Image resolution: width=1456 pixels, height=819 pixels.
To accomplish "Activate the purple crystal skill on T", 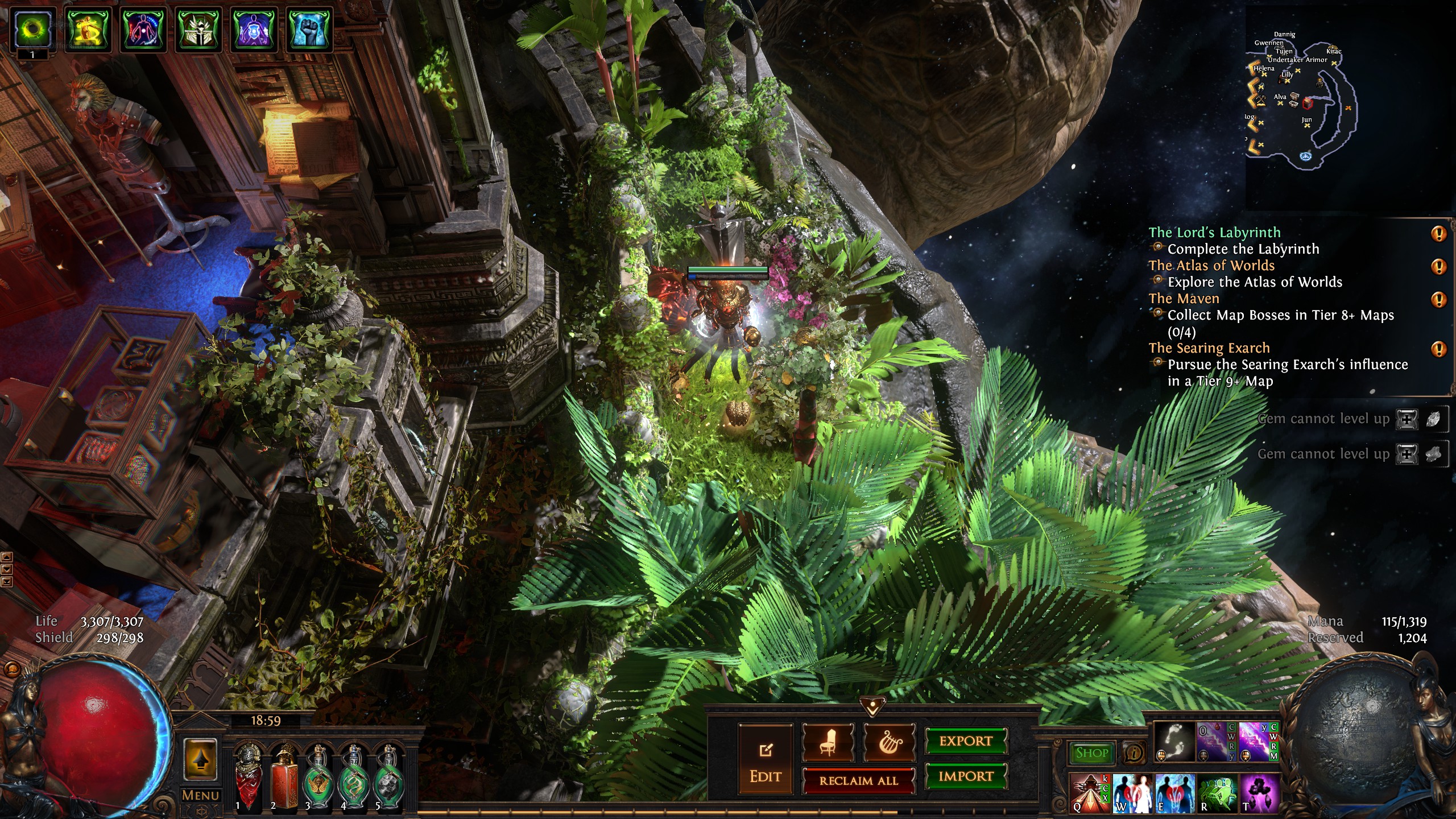I will 1259,792.
